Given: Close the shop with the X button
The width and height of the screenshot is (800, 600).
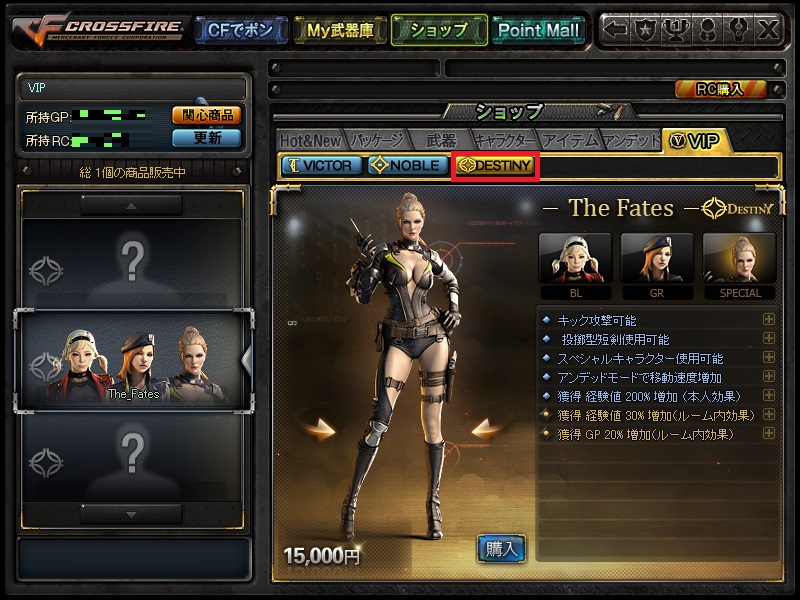Looking at the screenshot, I should (767, 30).
